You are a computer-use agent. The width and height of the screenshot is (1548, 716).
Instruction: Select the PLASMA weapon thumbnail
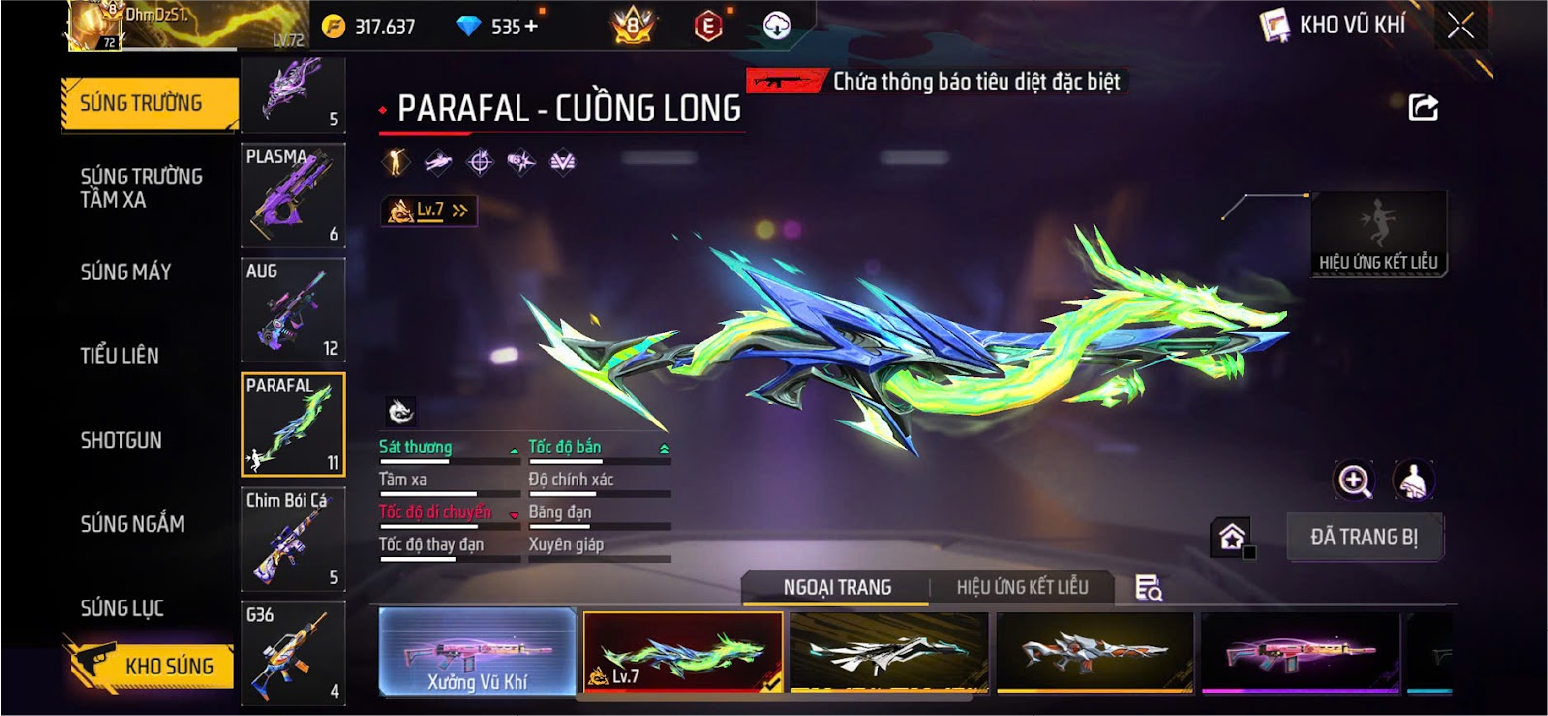coord(293,195)
